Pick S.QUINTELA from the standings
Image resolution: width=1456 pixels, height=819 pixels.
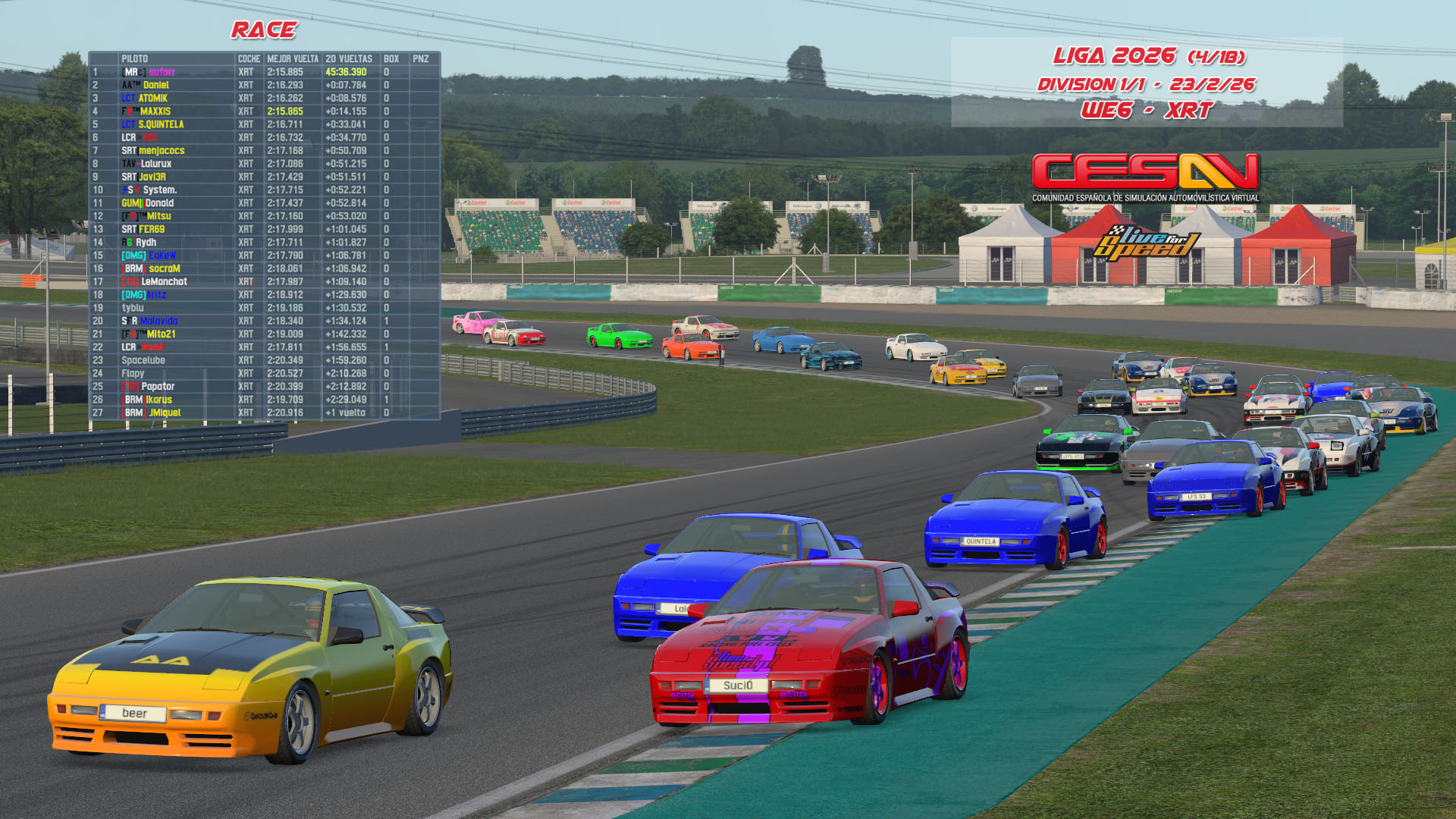coord(161,124)
